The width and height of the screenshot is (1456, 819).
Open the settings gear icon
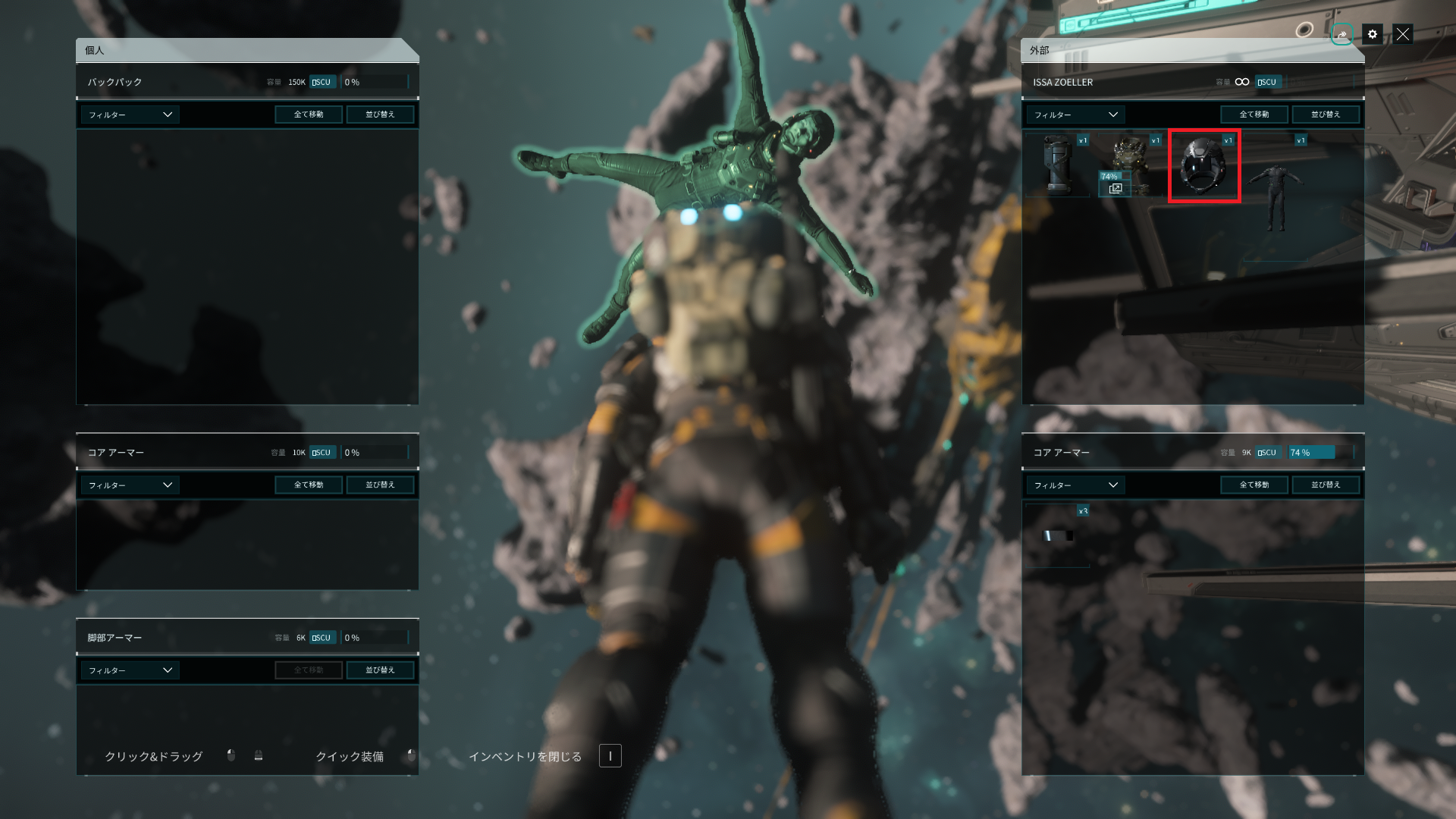point(1372,34)
